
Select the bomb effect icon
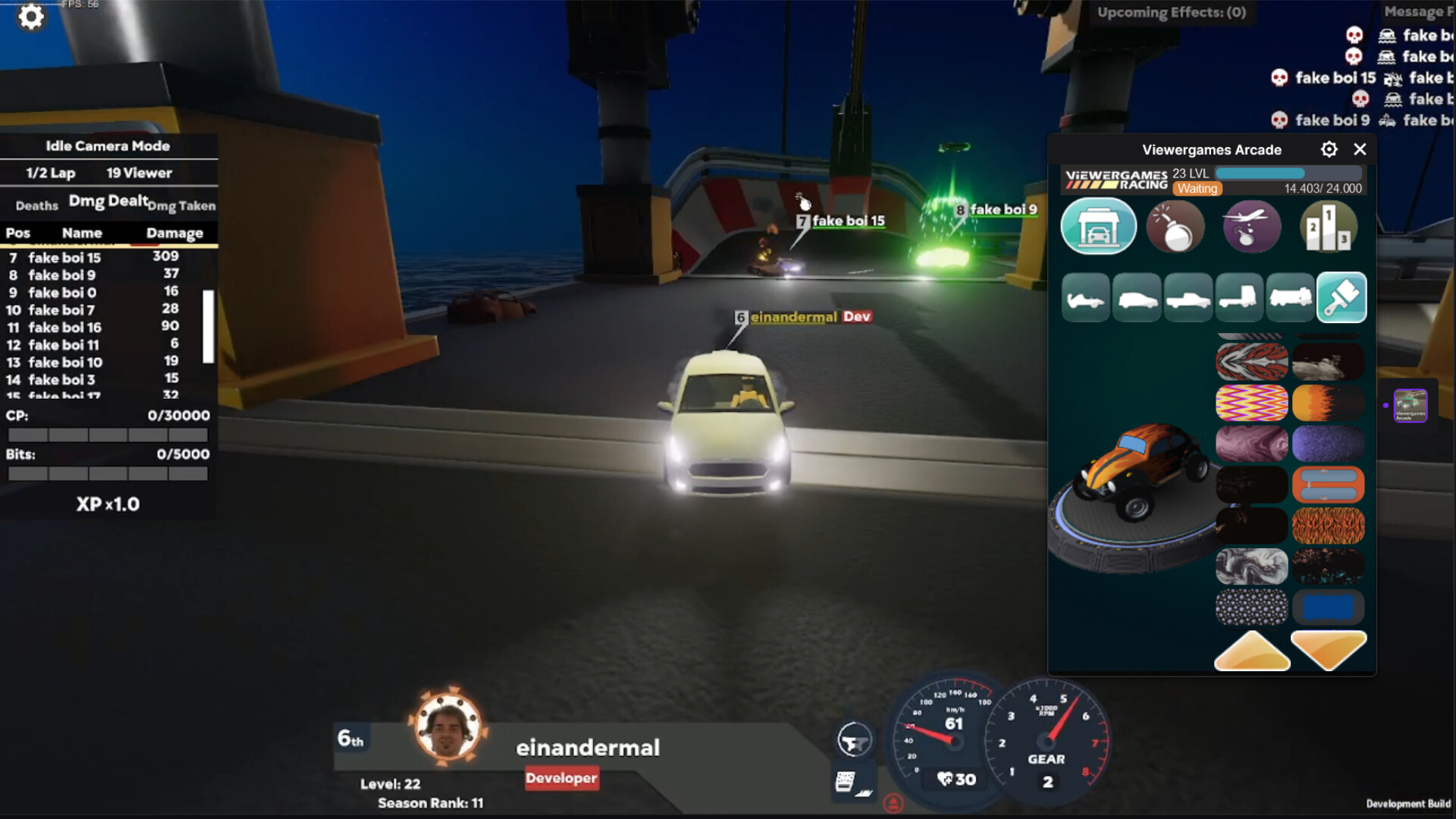point(1176,226)
